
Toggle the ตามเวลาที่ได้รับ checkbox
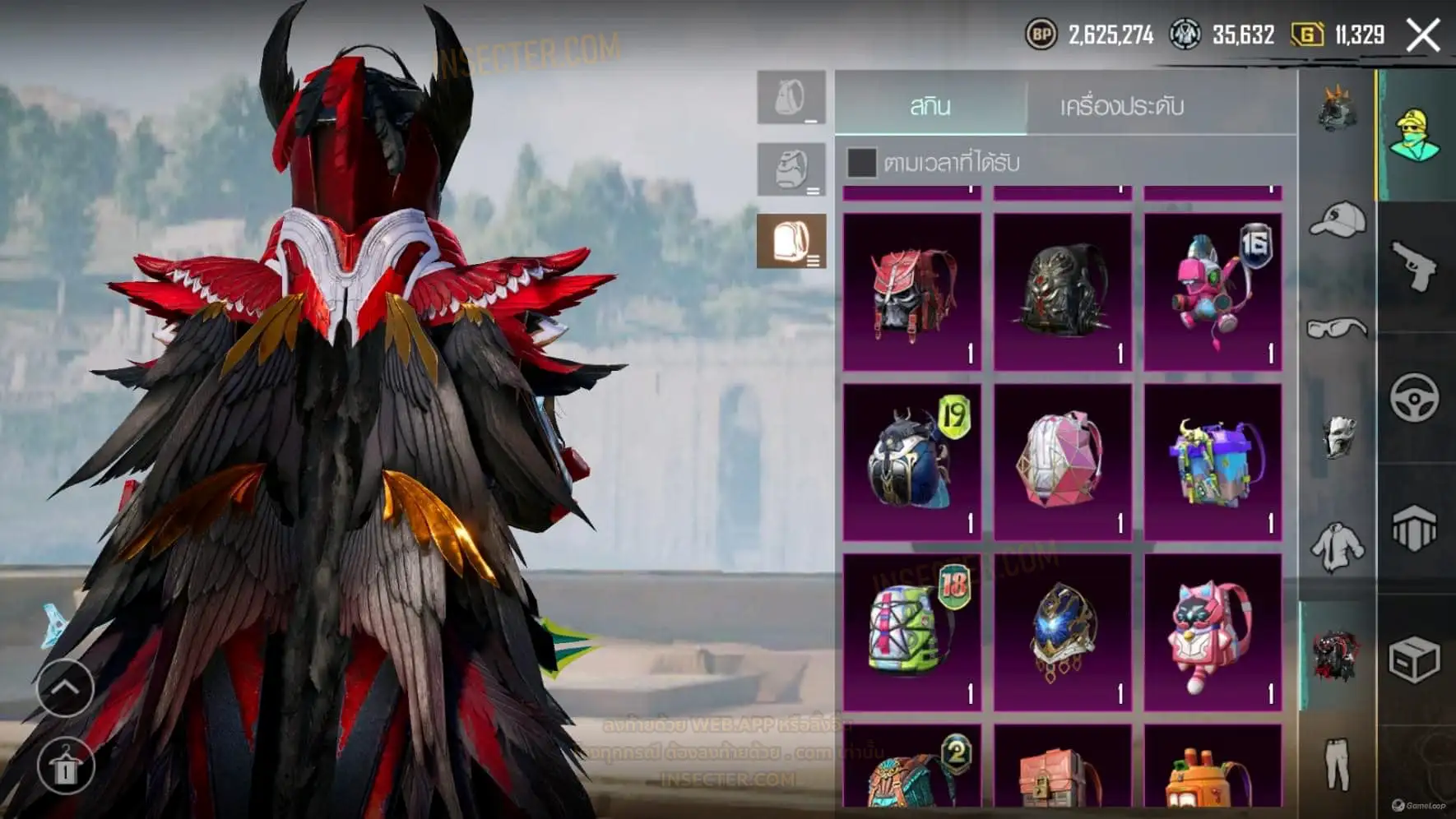[x=861, y=162]
